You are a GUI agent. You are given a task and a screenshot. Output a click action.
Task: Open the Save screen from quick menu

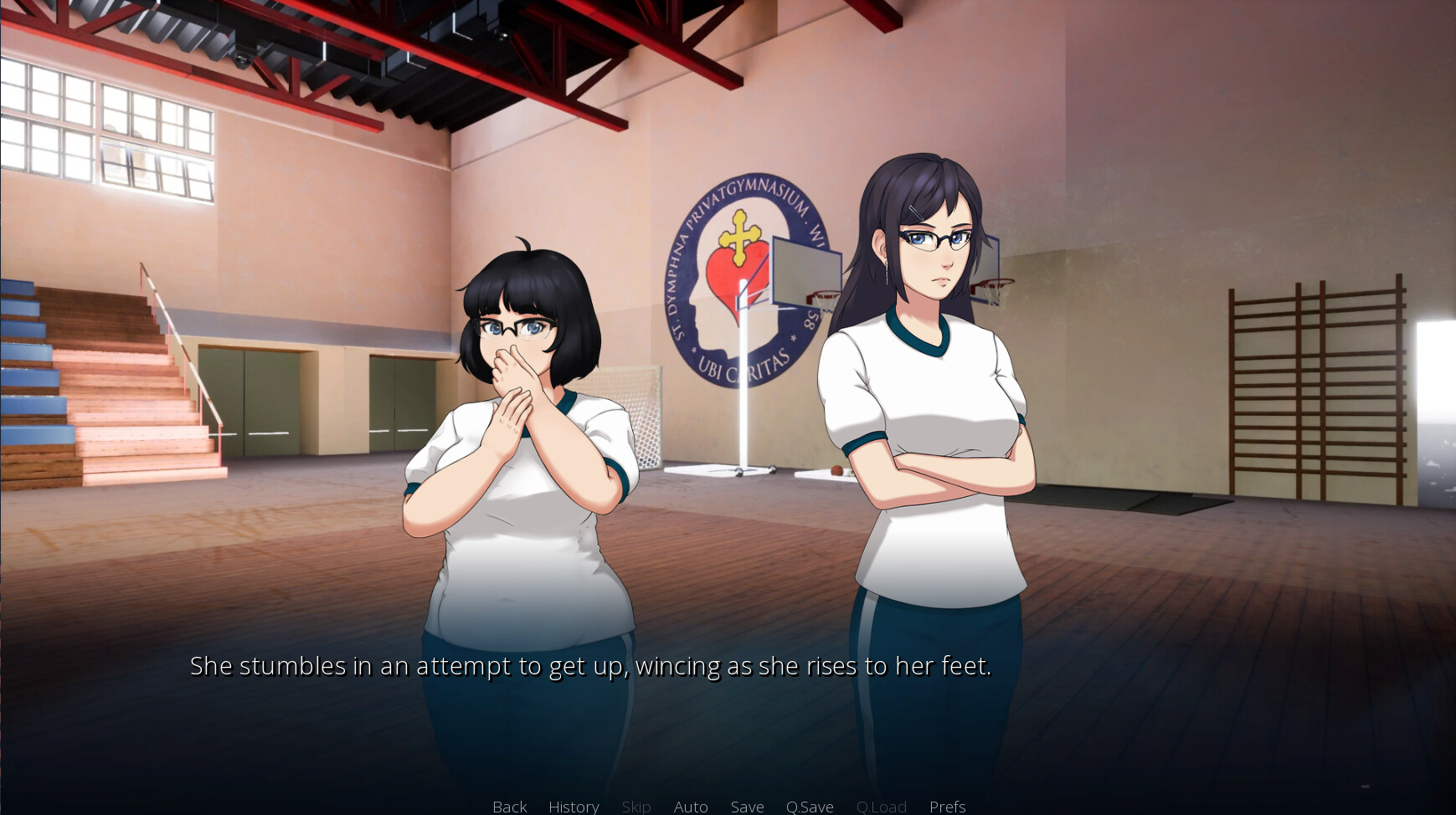tap(747, 806)
